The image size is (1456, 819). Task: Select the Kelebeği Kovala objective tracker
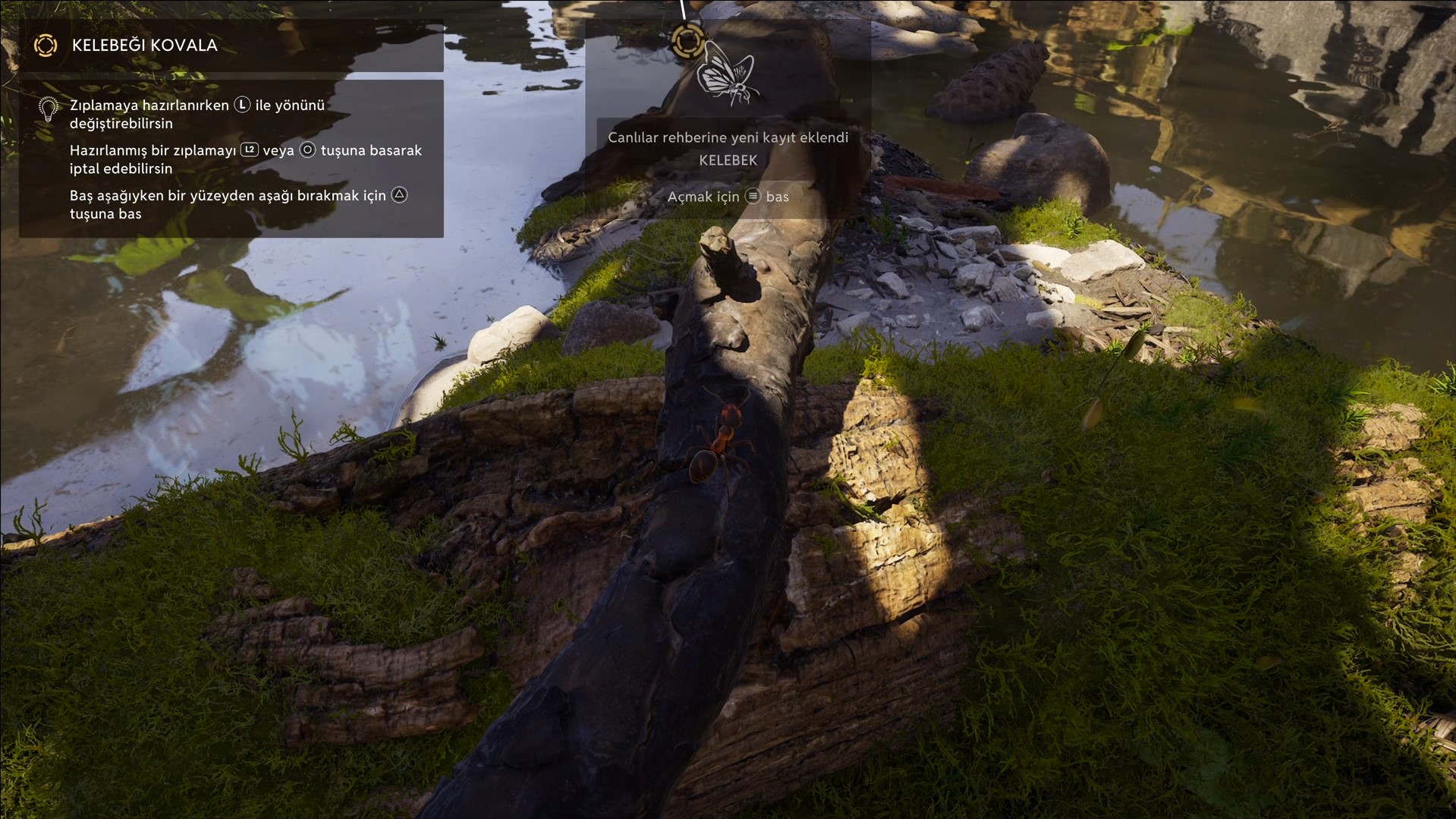(x=144, y=46)
